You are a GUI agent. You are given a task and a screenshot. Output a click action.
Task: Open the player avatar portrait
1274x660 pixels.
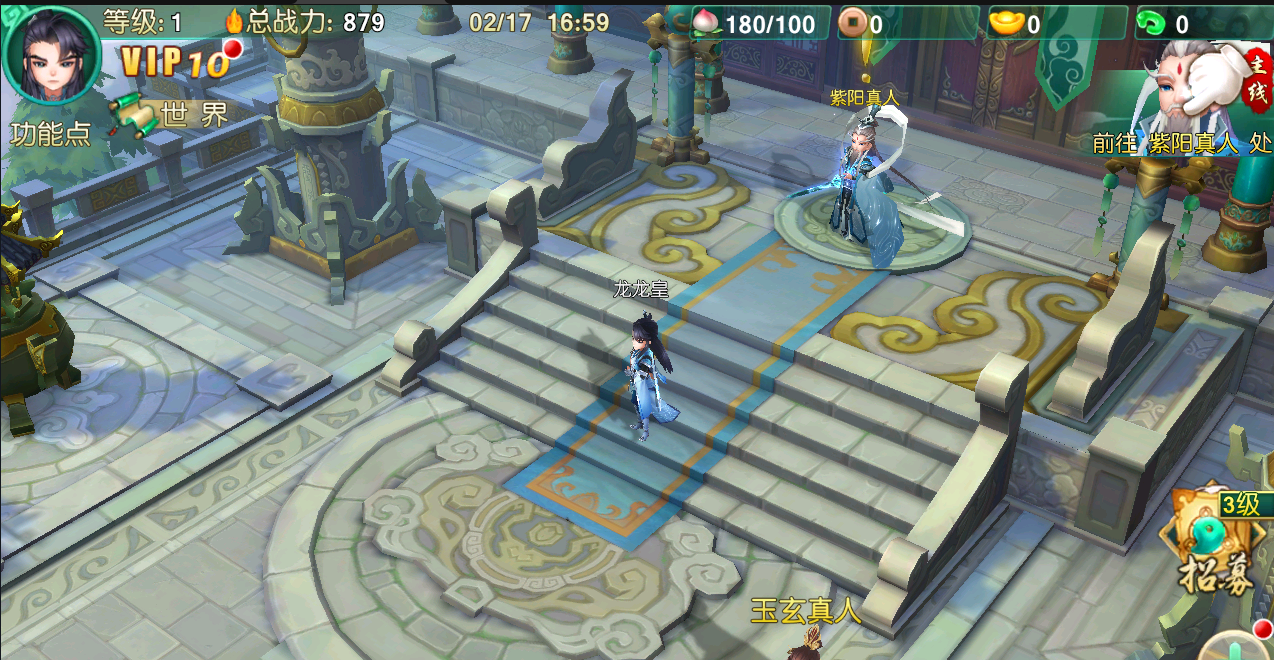[52, 55]
